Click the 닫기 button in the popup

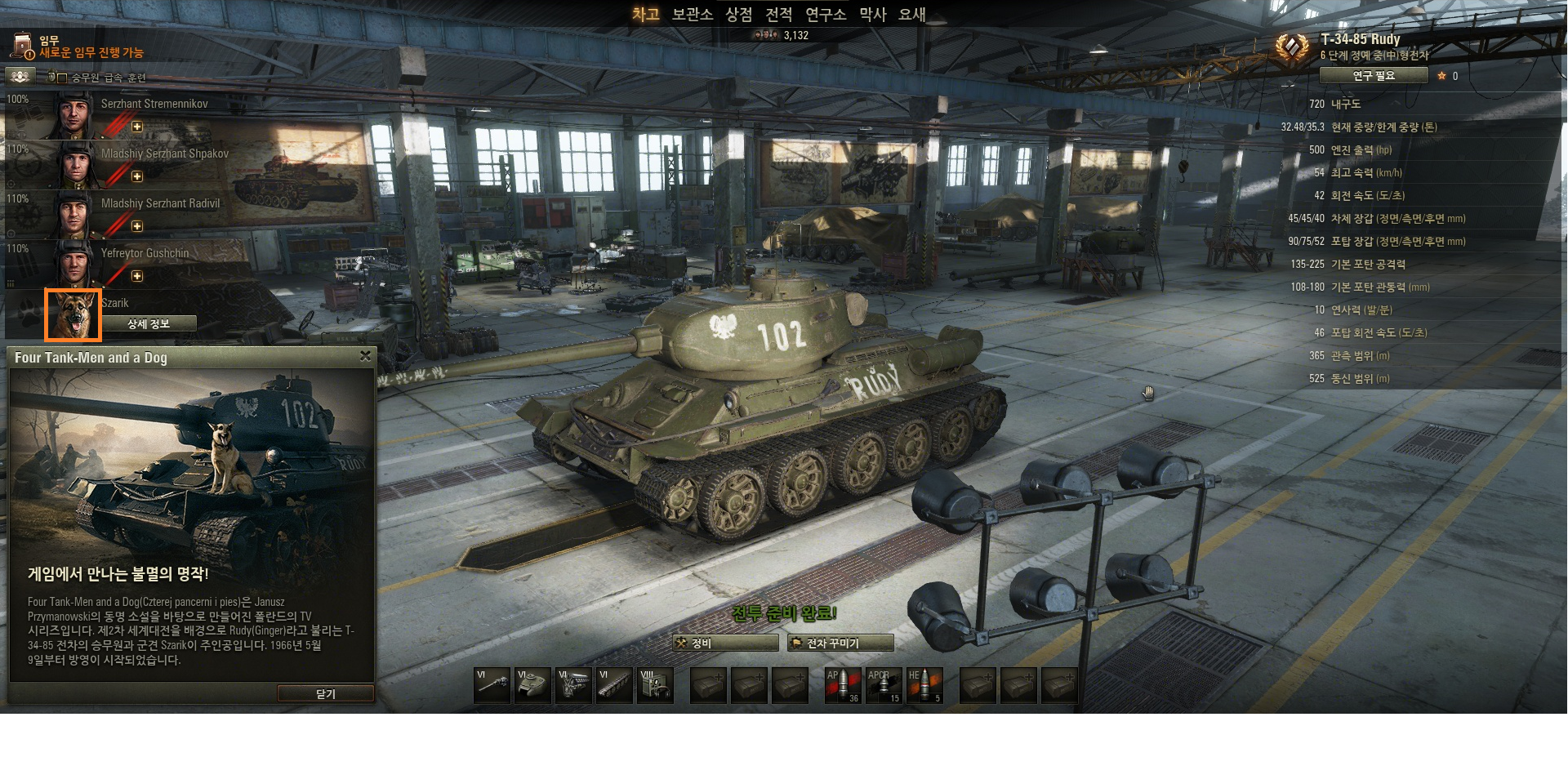click(x=325, y=693)
